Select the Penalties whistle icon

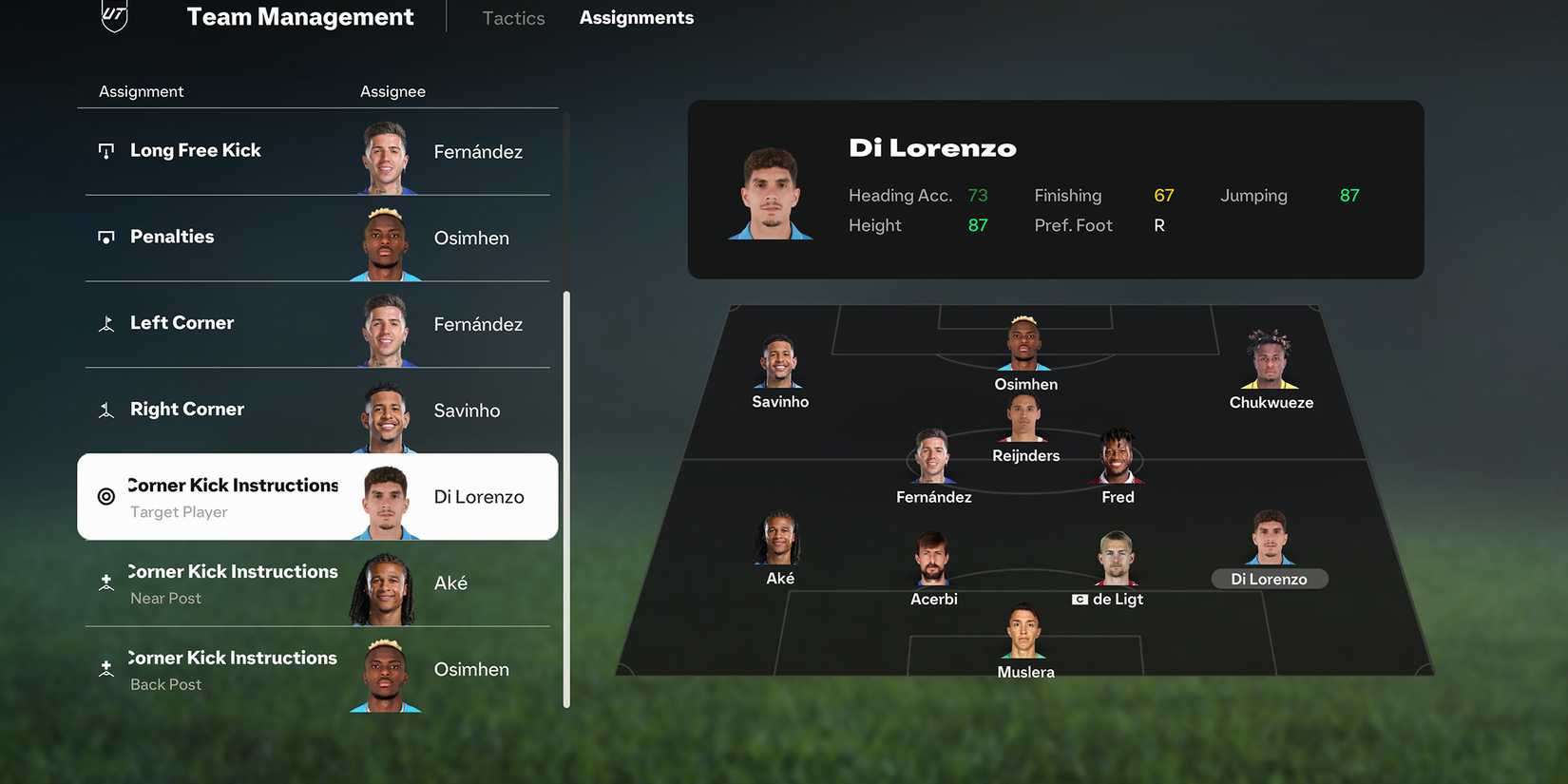pyautogui.click(x=106, y=237)
